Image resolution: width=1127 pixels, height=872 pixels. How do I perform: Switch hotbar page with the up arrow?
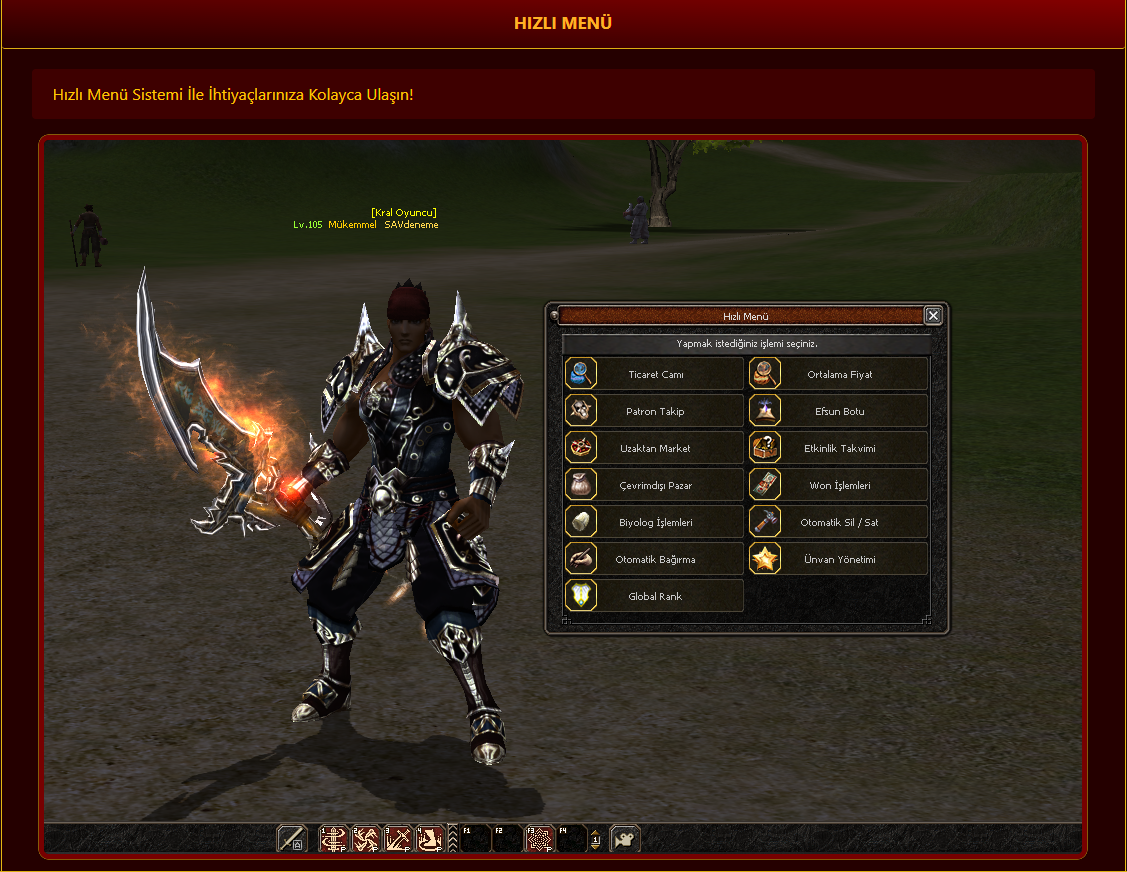pos(596,833)
